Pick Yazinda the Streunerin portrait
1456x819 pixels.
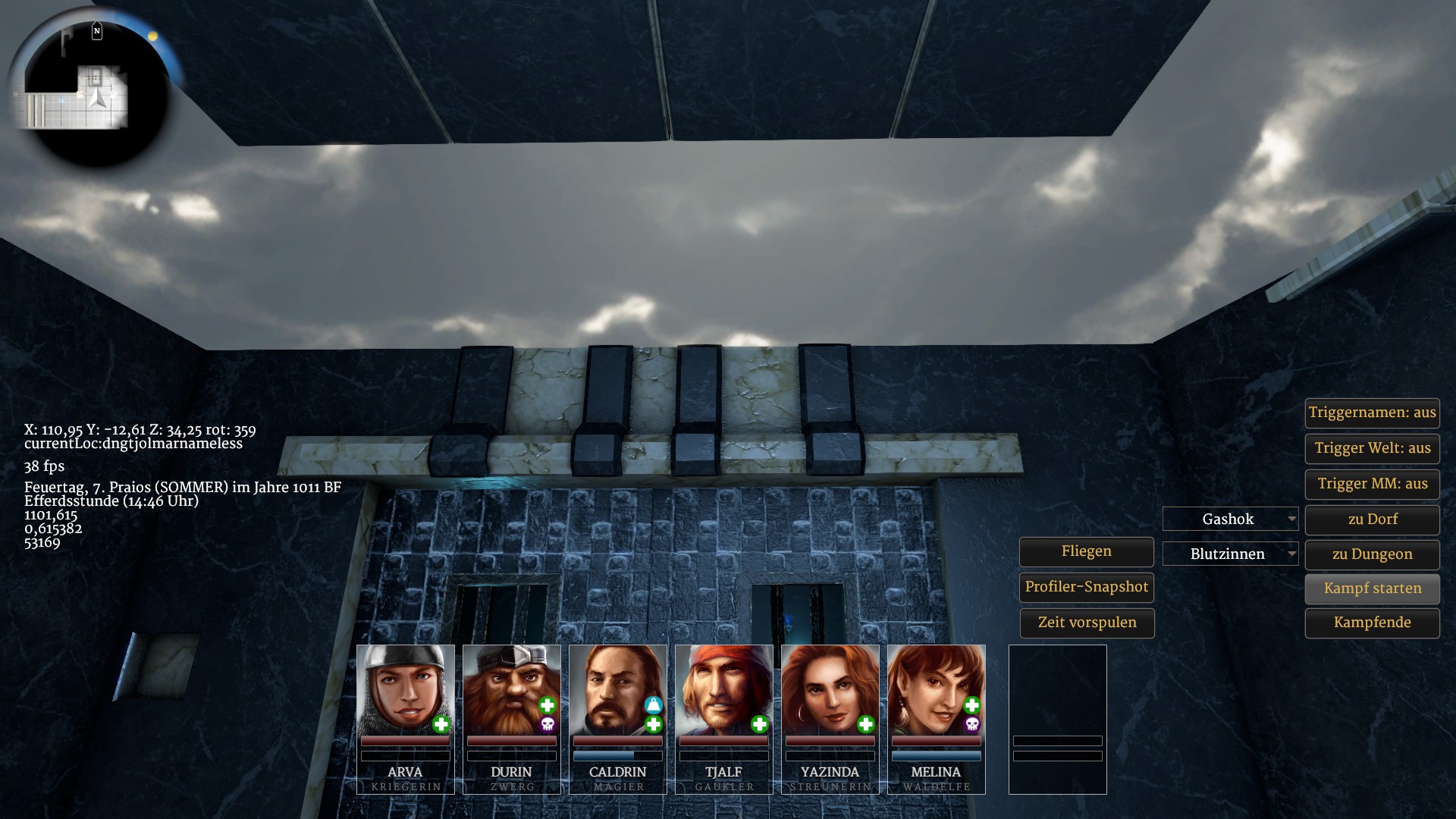coord(830,690)
